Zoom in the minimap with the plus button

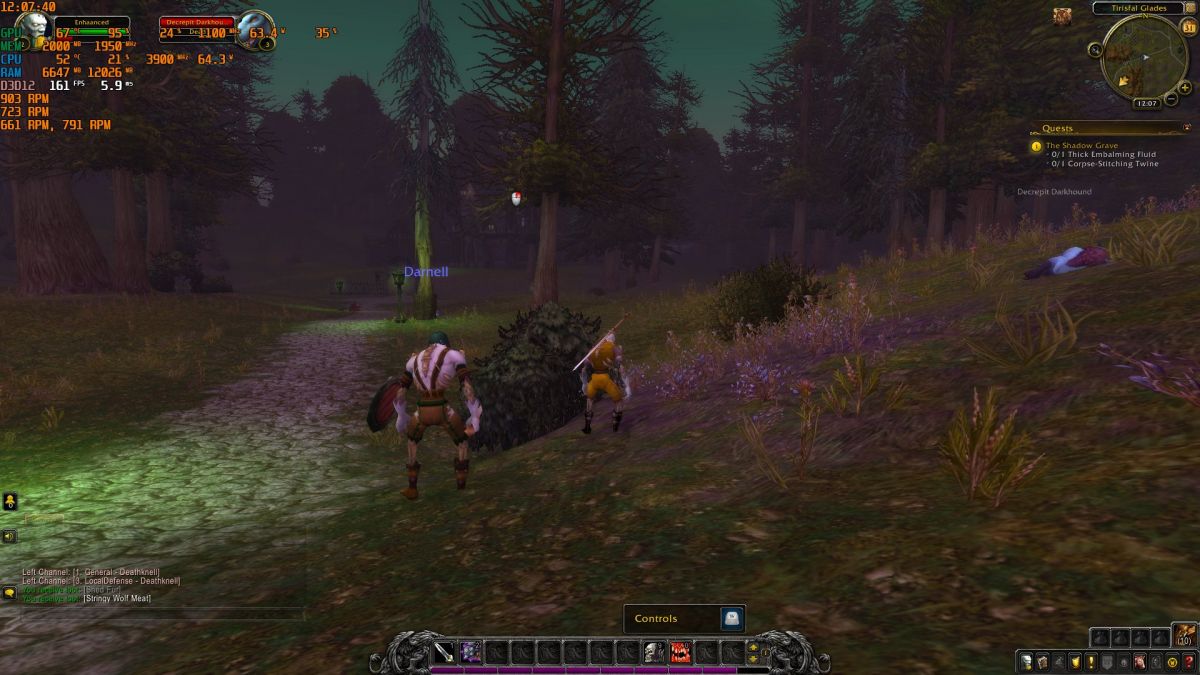coord(1185,87)
